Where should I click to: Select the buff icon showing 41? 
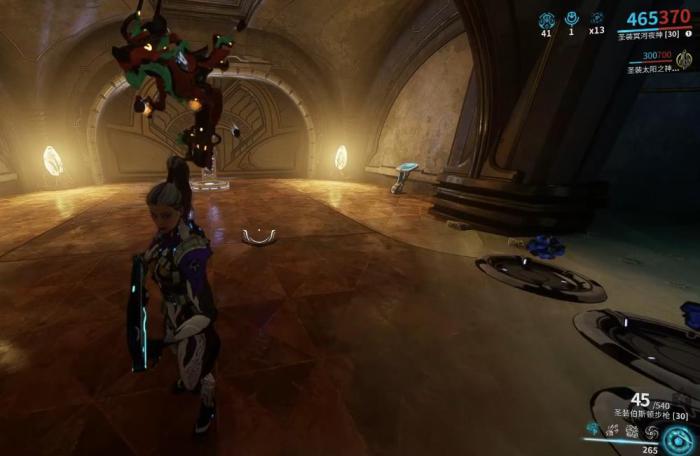[547, 19]
